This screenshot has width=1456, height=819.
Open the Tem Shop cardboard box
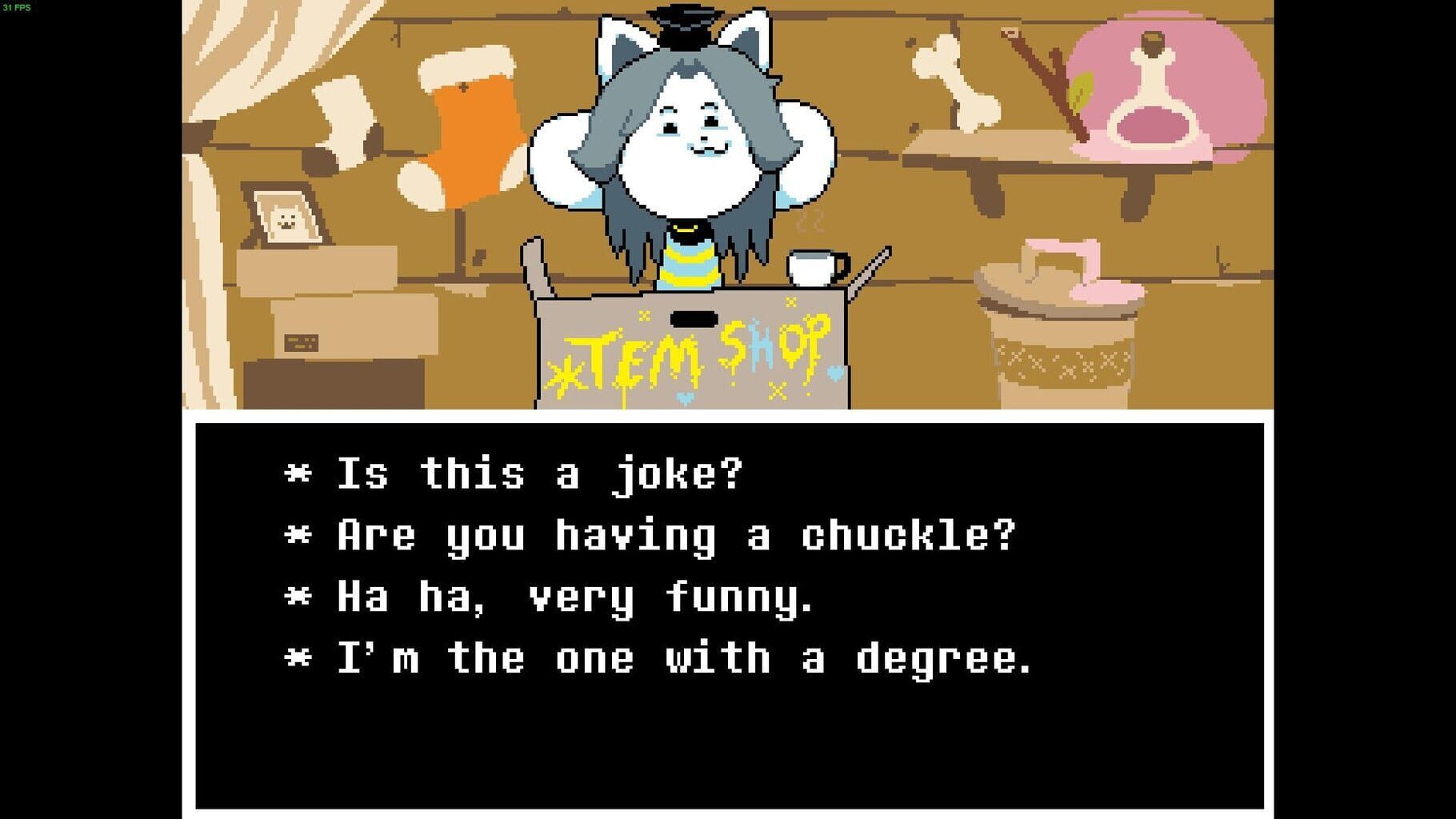pyautogui.click(x=696, y=360)
